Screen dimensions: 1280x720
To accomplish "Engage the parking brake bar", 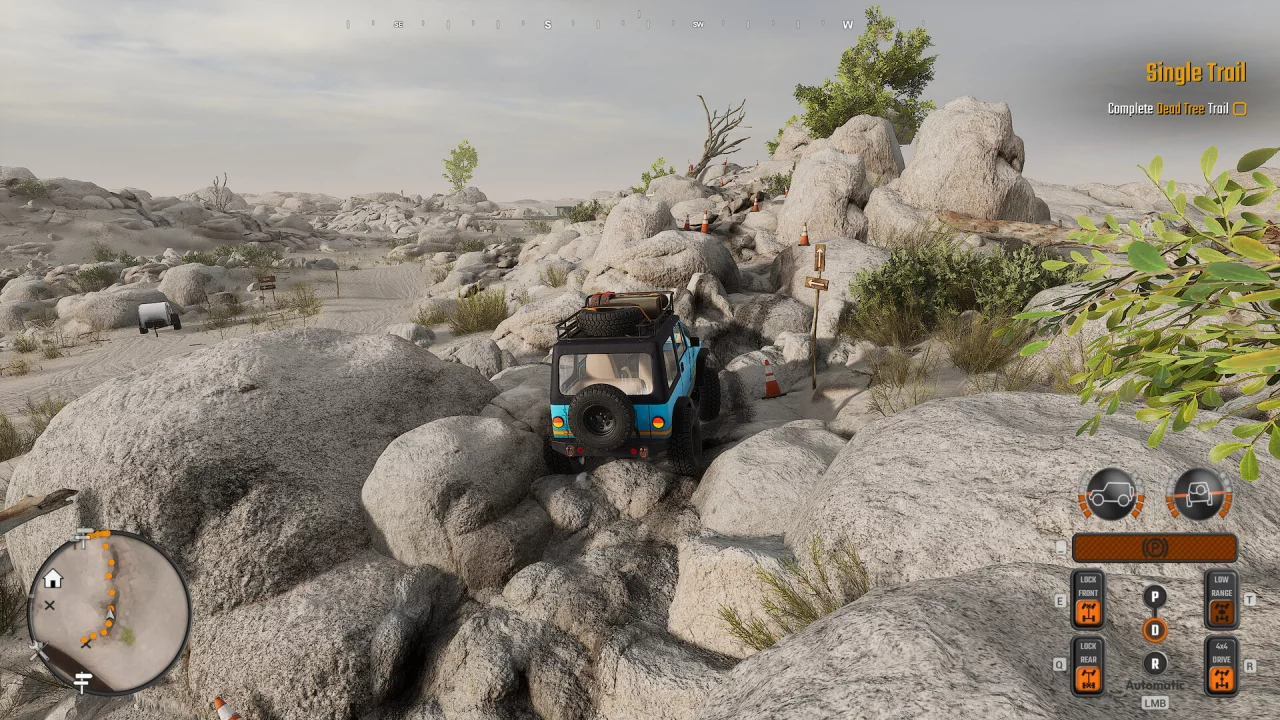I will [x=1154, y=548].
